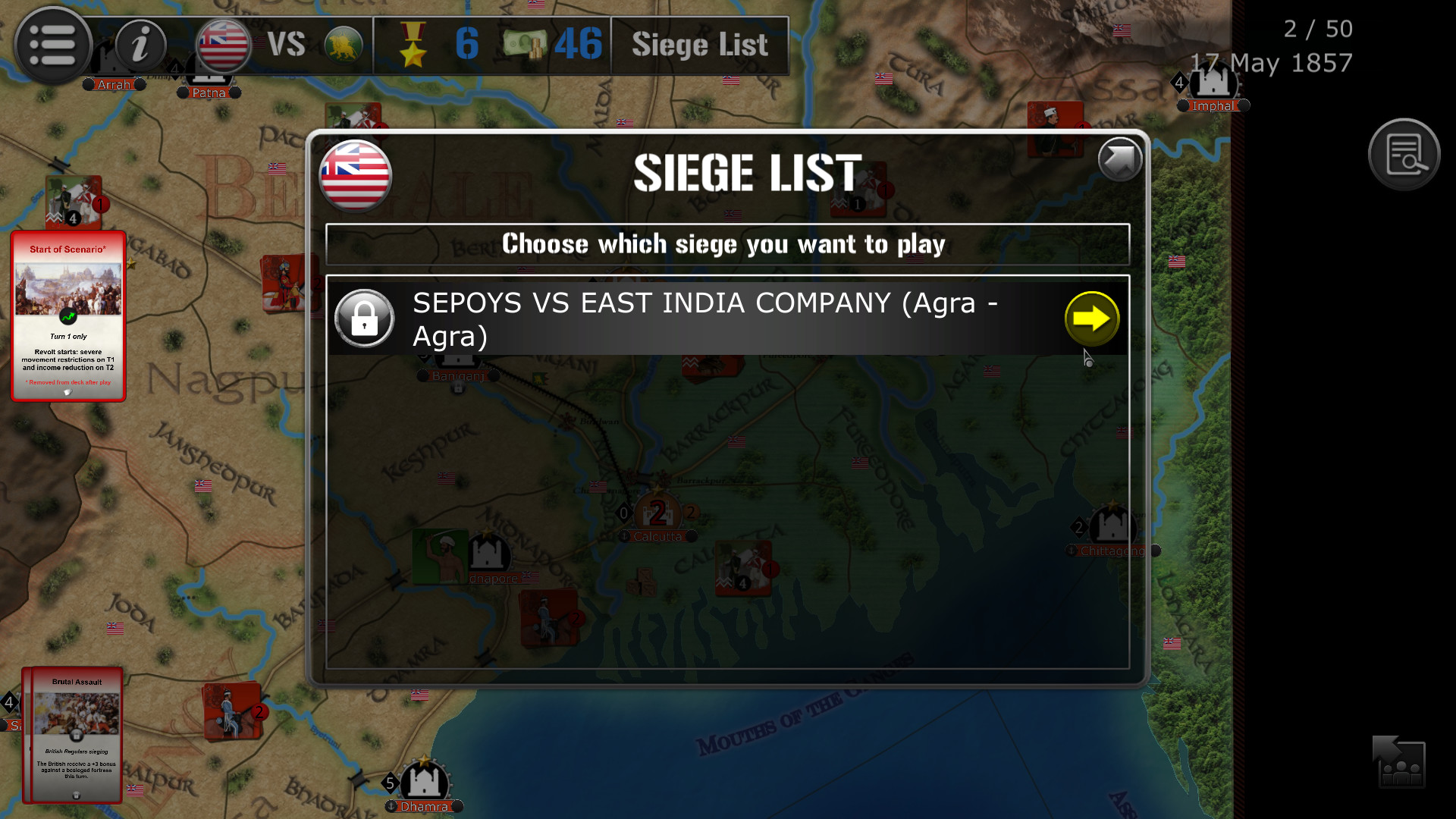Image resolution: width=1456 pixels, height=819 pixels.
Task: Click the Arrah city label
Action: click(x=114, y=84)
